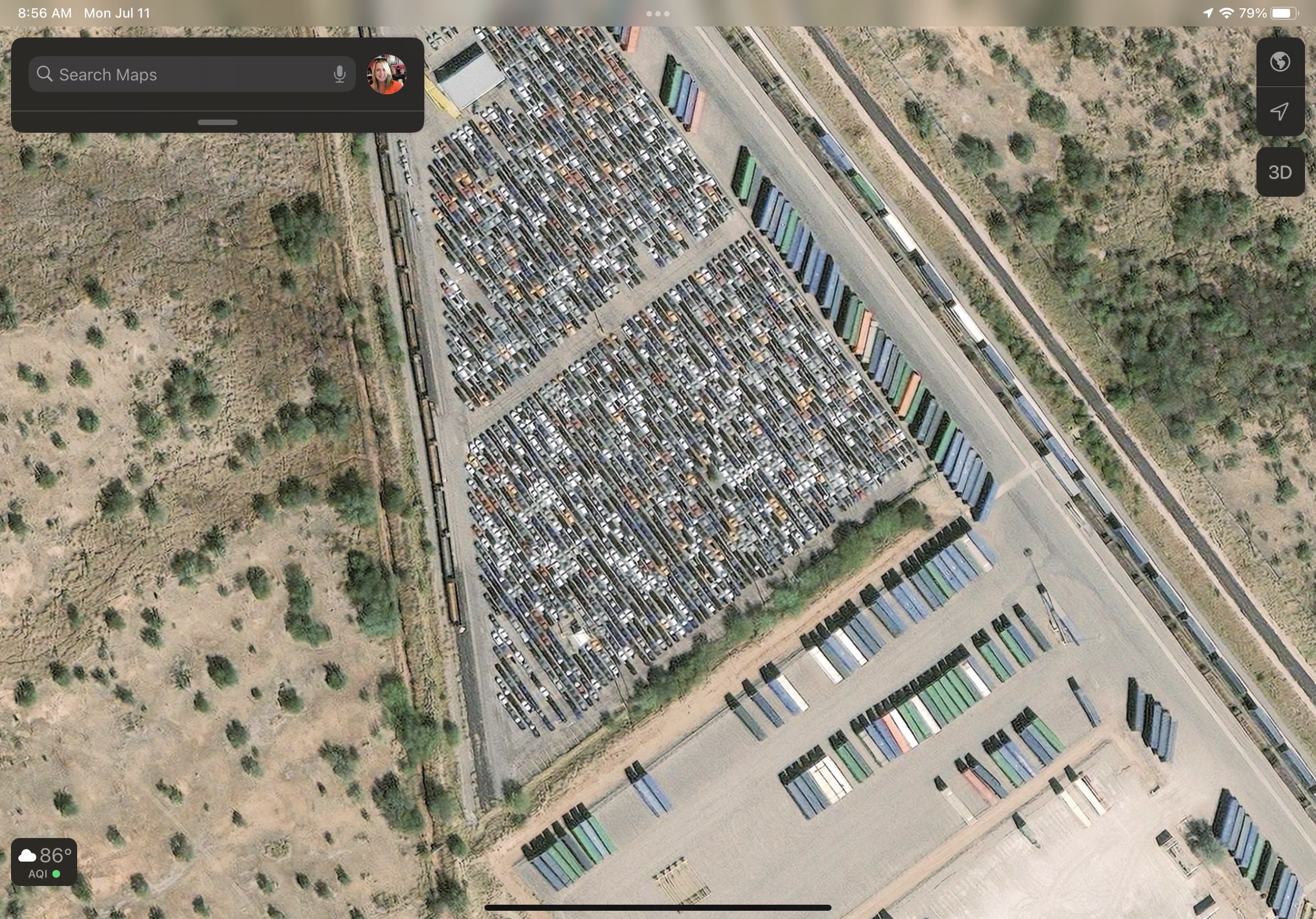Open the user profile picture
Image resolution: width=1316 pixels, height=919 pixels.
click(x=386, y=74)
